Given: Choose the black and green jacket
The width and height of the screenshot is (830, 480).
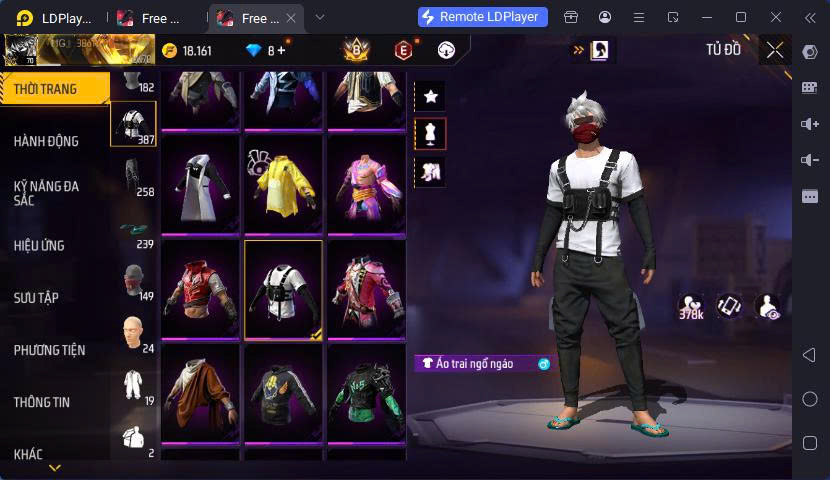Looking at the screenshot, I should [366, 393].
